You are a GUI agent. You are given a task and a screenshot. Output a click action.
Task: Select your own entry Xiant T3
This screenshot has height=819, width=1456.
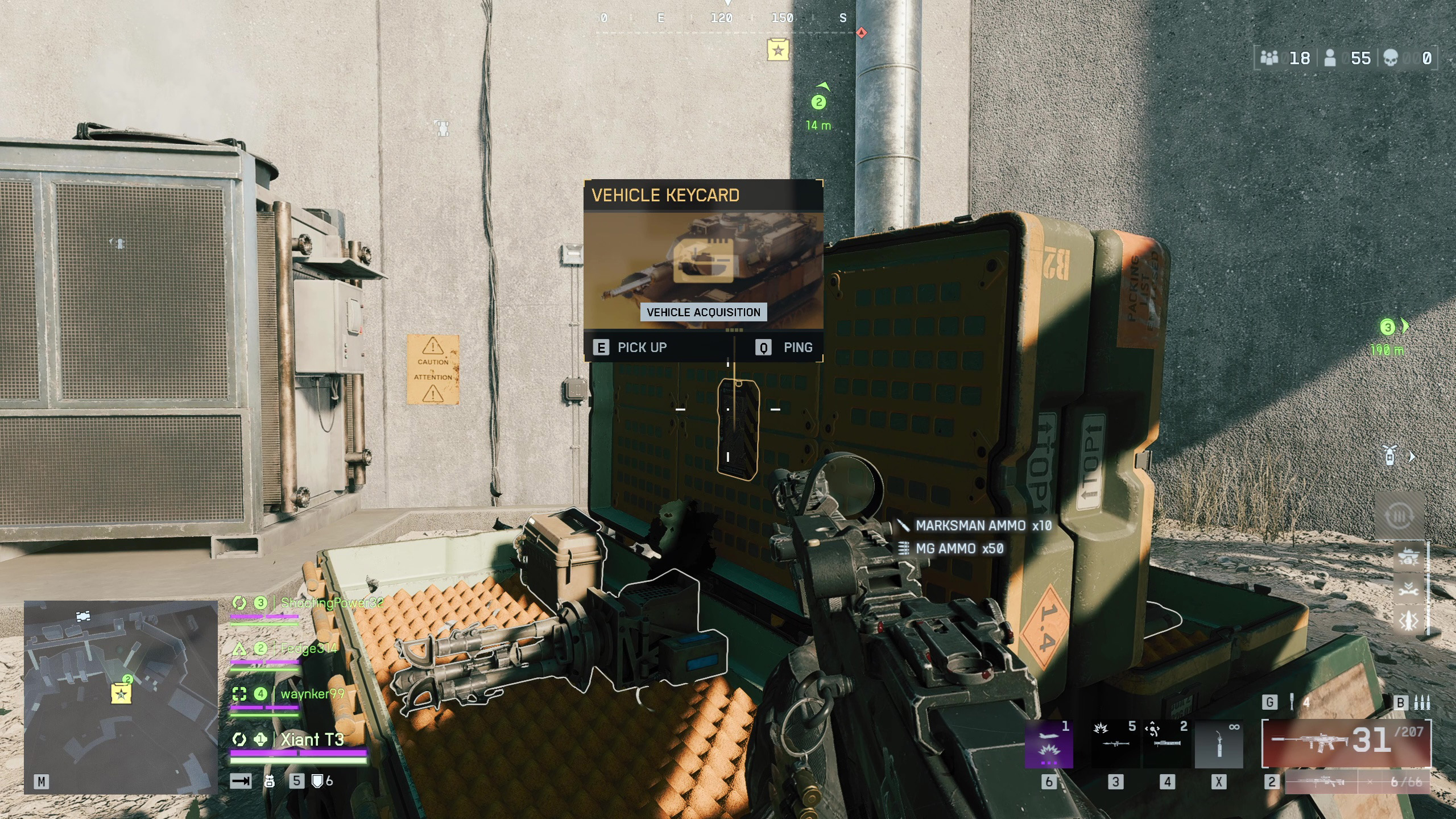(312, 739)
